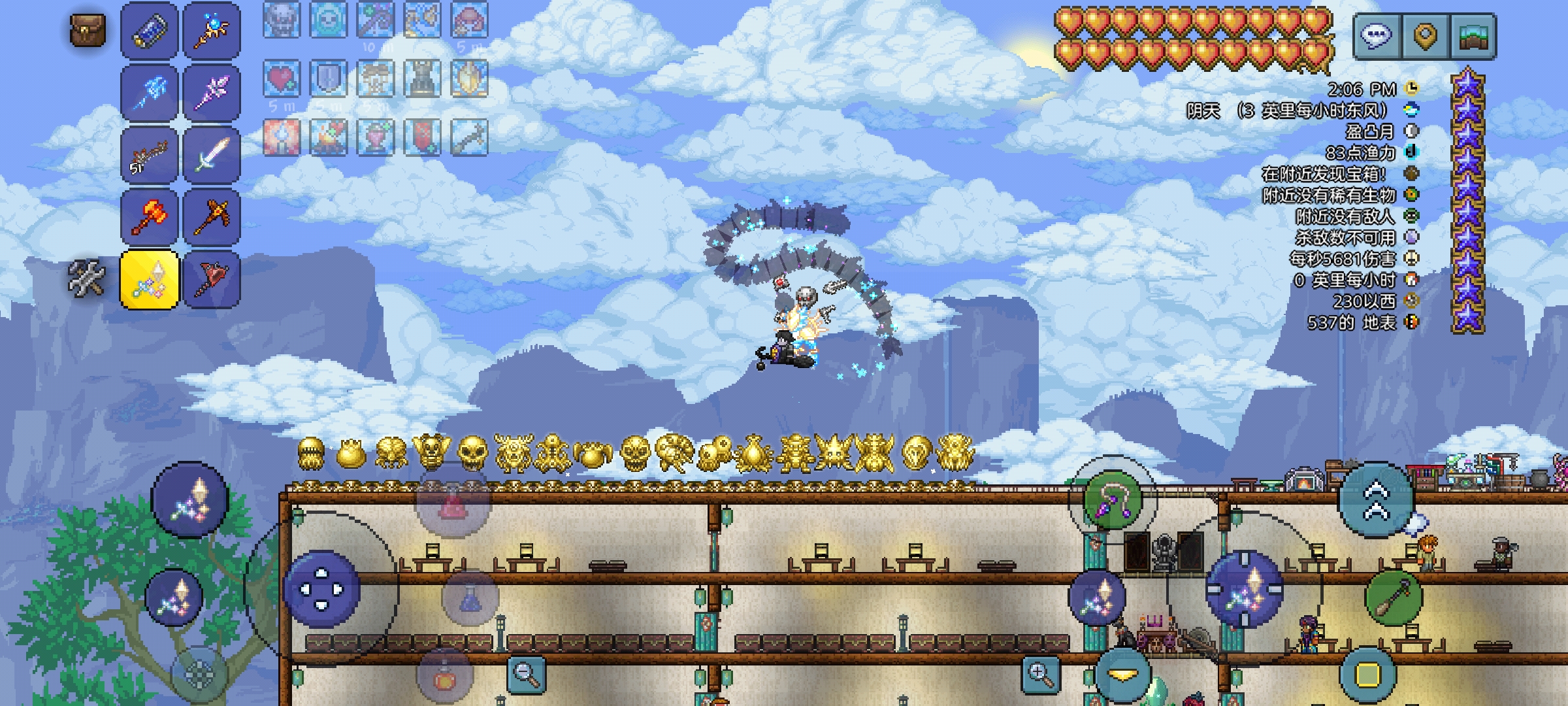This screenshot has width=1568, height=706.
Task: Select the pink crystal staff slot
Action: pyautogui.click(x=212, y=92)
